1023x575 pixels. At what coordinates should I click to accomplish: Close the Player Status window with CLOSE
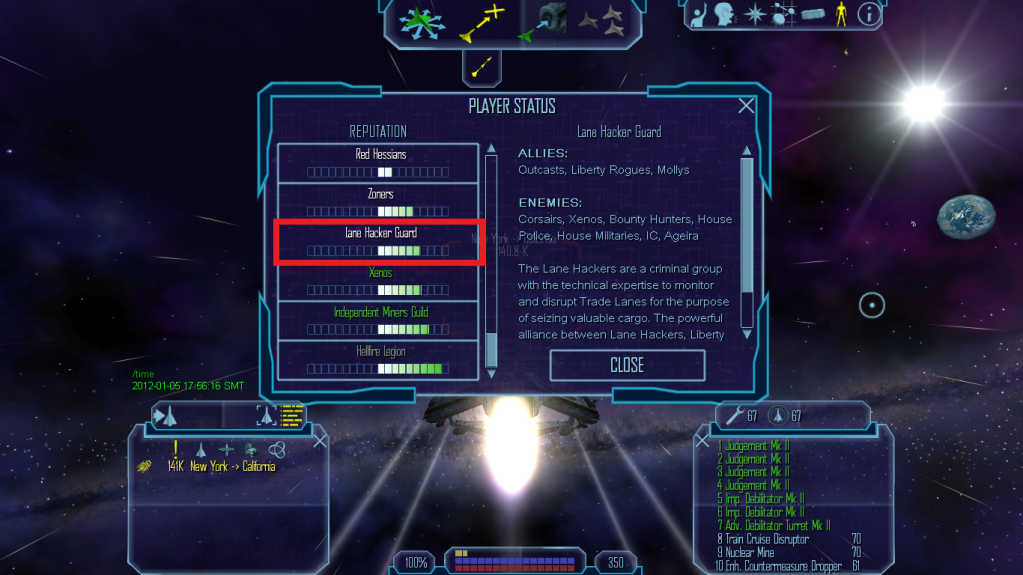pos(627,366)
